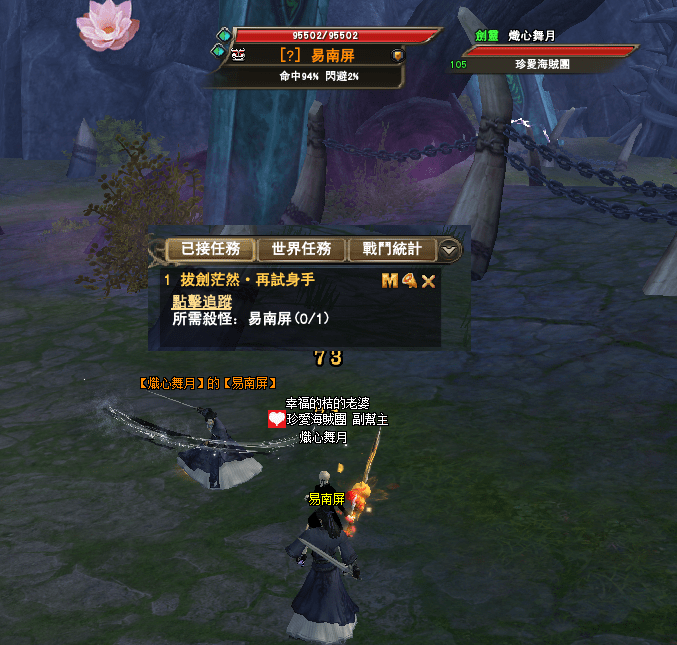The height and width of the screenshot is (645, 677).
Task: Show the 戰鬥統計 tab
Action: click(x=392, y=249)
